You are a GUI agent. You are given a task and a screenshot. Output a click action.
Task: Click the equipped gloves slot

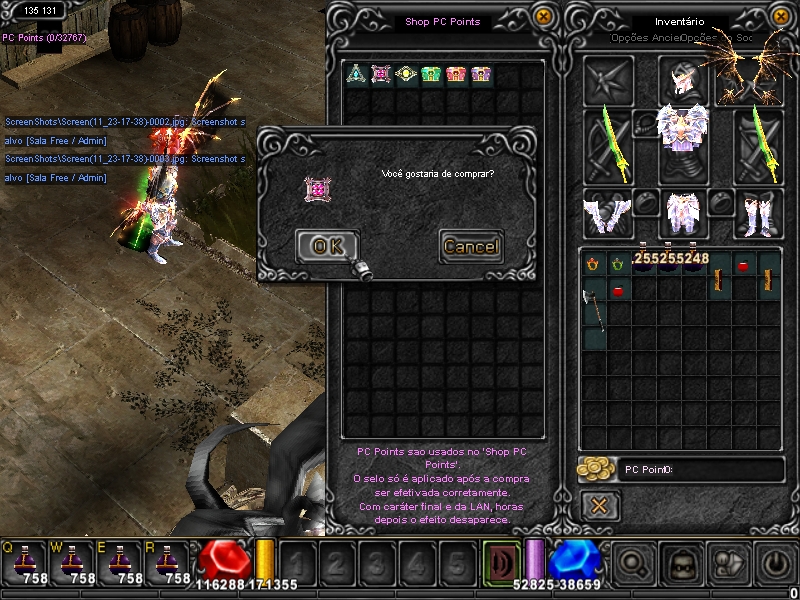608,212
